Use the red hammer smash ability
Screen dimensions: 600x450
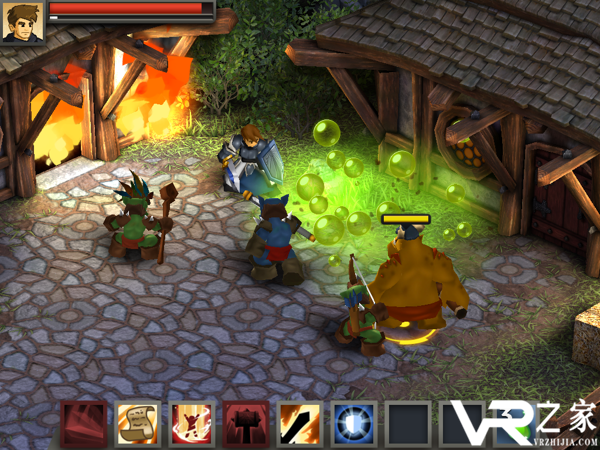(x=245, y=423)
